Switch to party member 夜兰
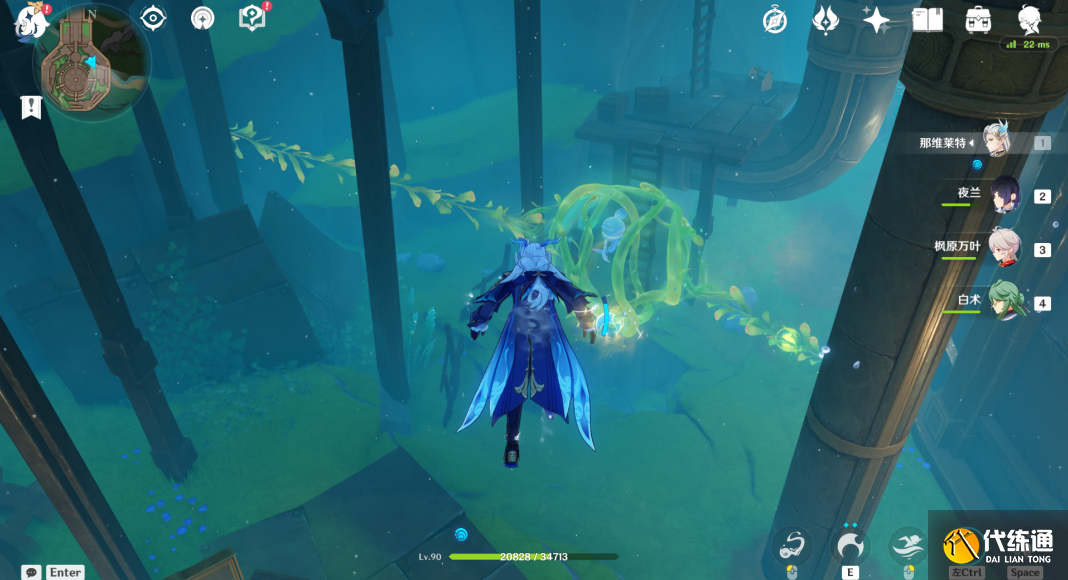1068x580 pixels. tap(1004, 196)
